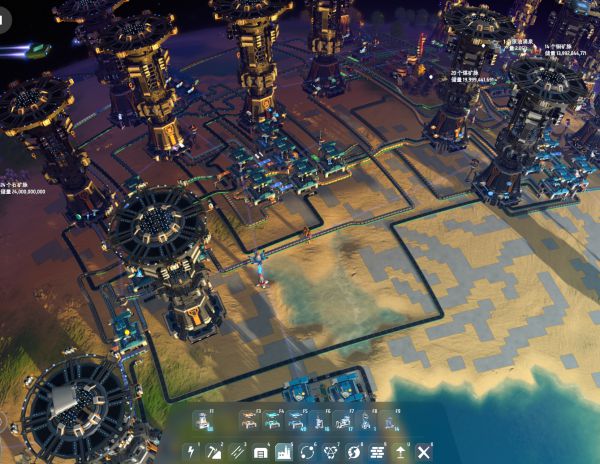Open the Dyson sphere build category
600x464 pixels.
coord(354,452)
